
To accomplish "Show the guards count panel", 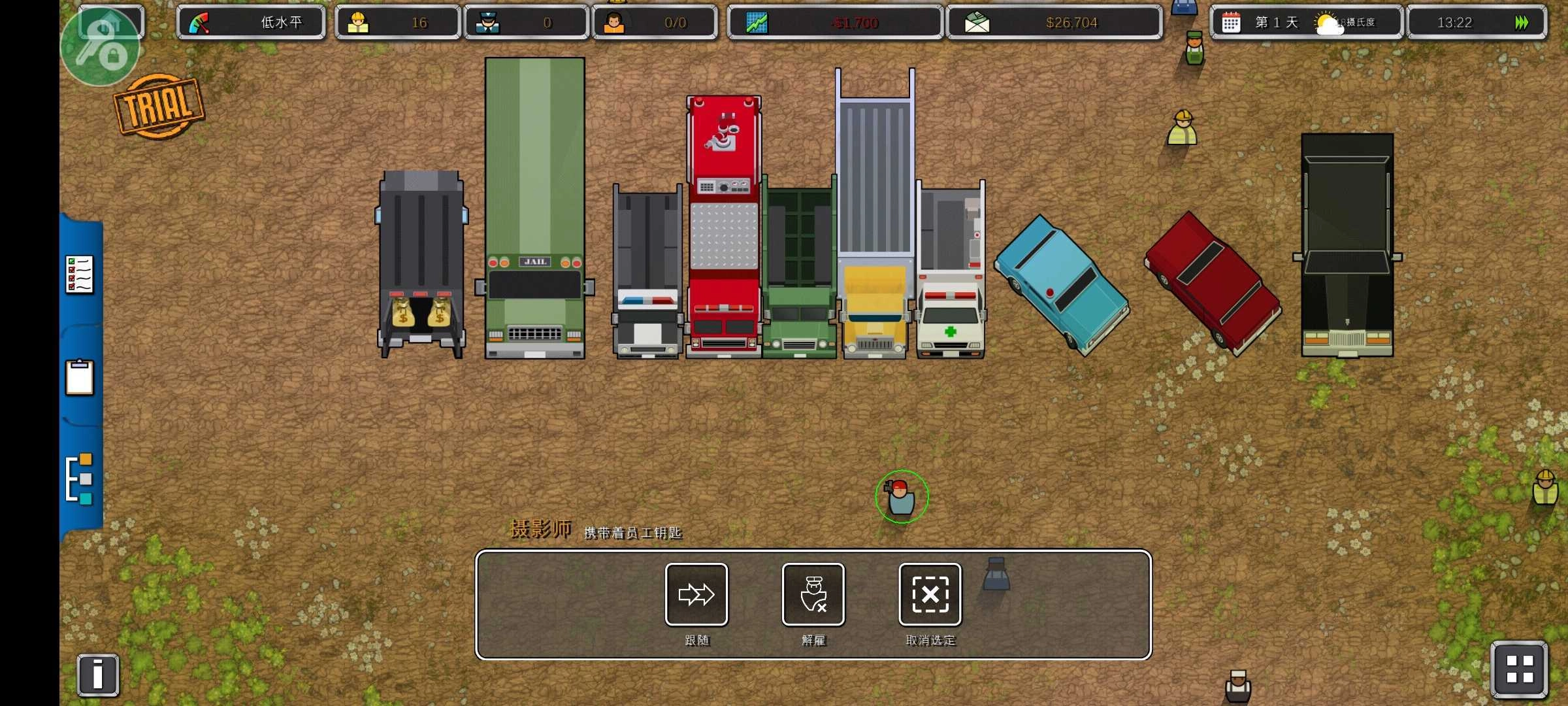I will (526, 23).
